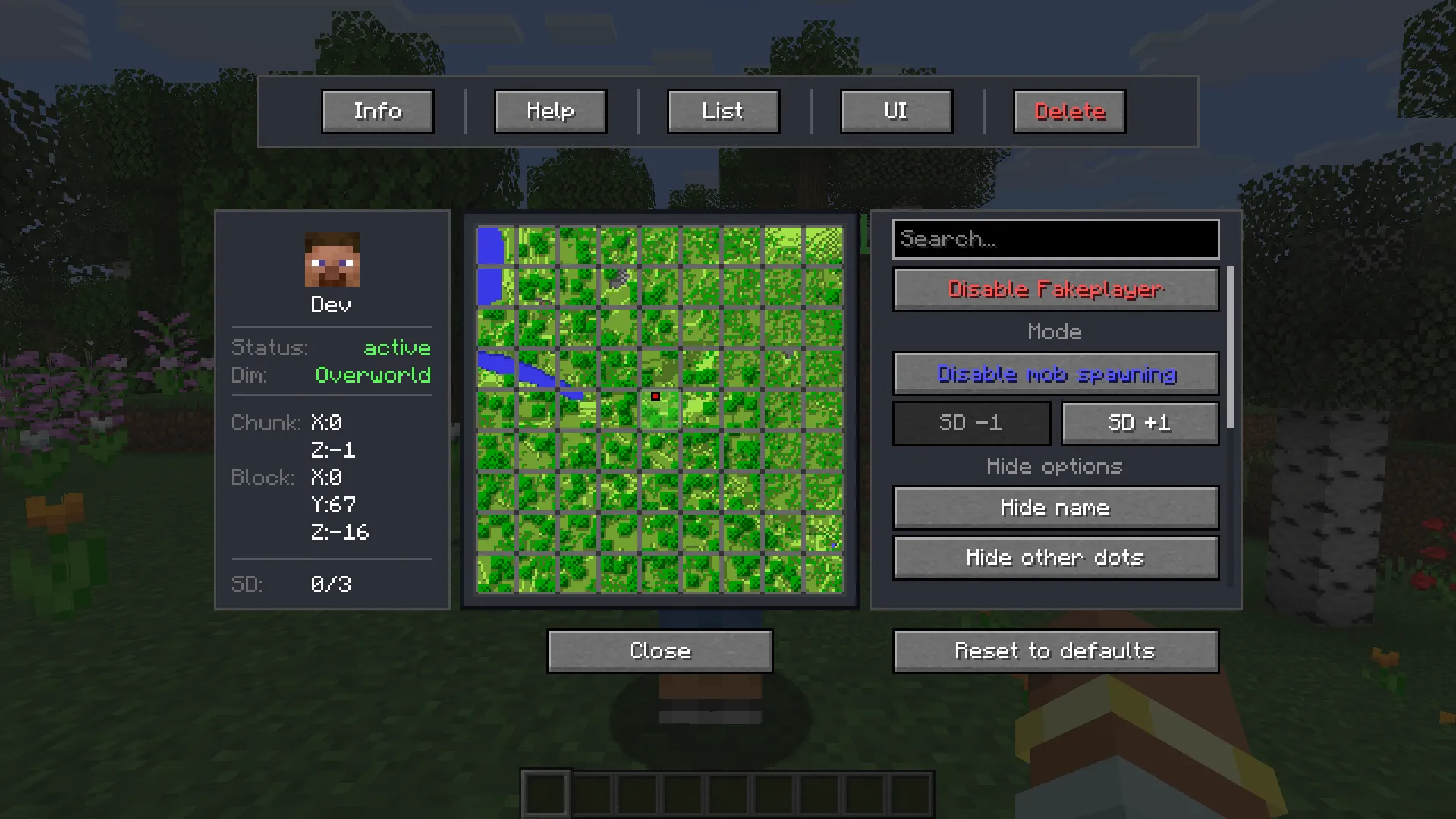1456x819 pixels.
Task: Enable Hide other dots
Action: click(1055, 557)
